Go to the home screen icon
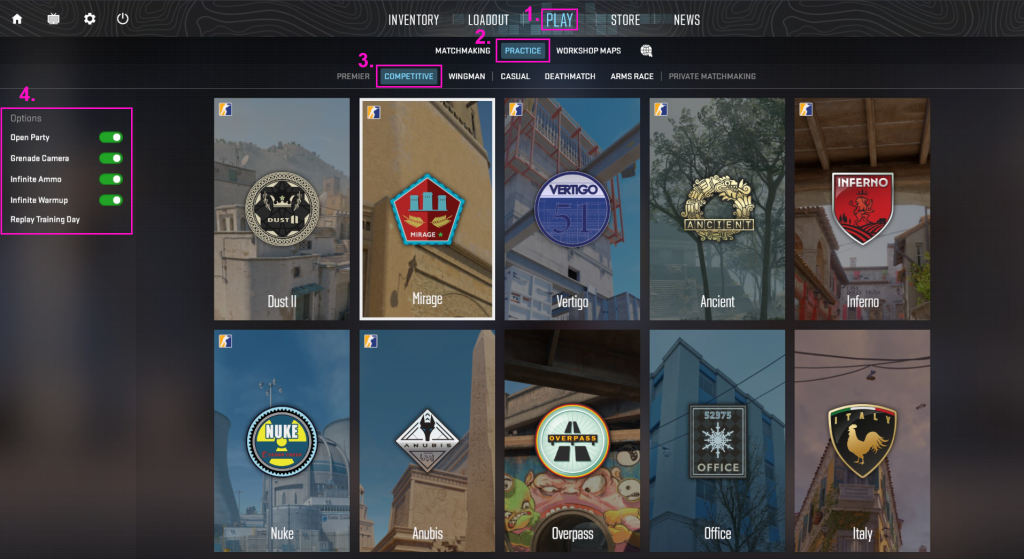 coord(17,19)
